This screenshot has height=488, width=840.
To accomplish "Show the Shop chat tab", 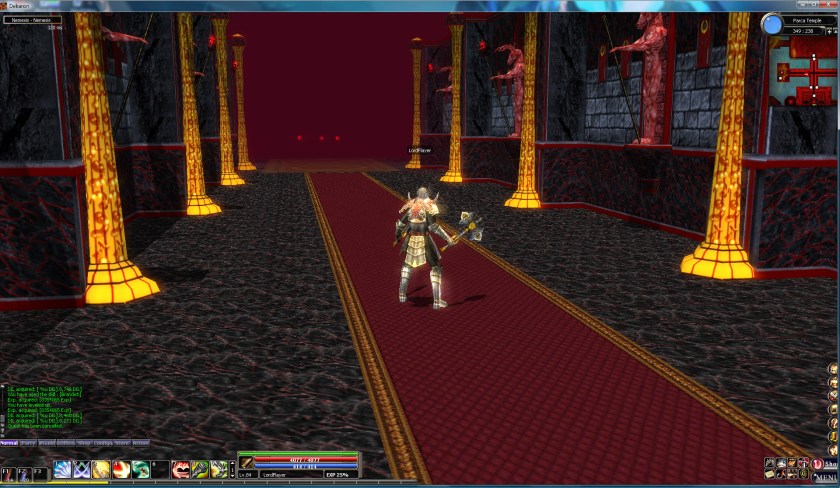I will (85, 443).
